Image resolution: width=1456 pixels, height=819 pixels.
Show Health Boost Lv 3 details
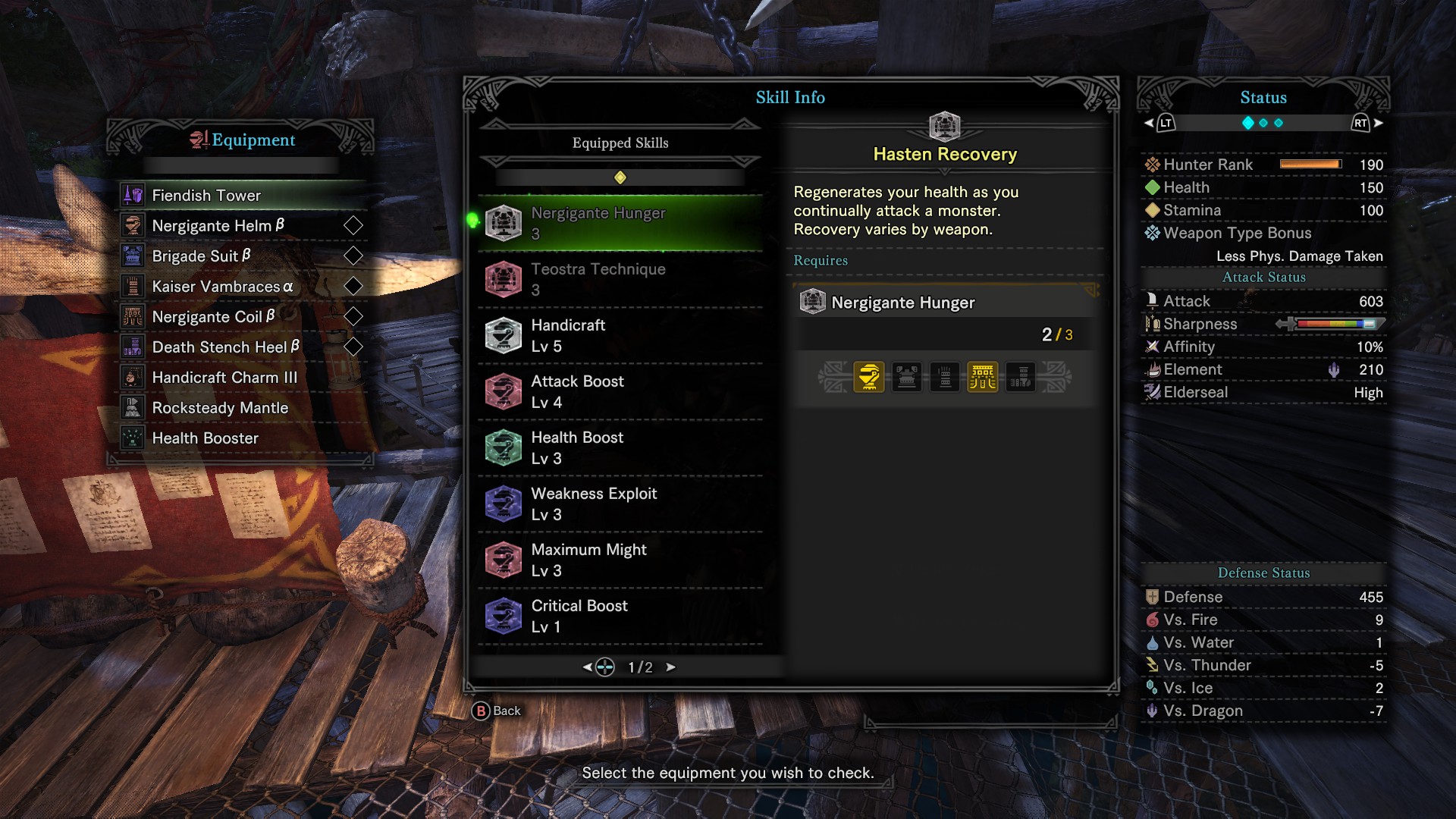point(620,447)
